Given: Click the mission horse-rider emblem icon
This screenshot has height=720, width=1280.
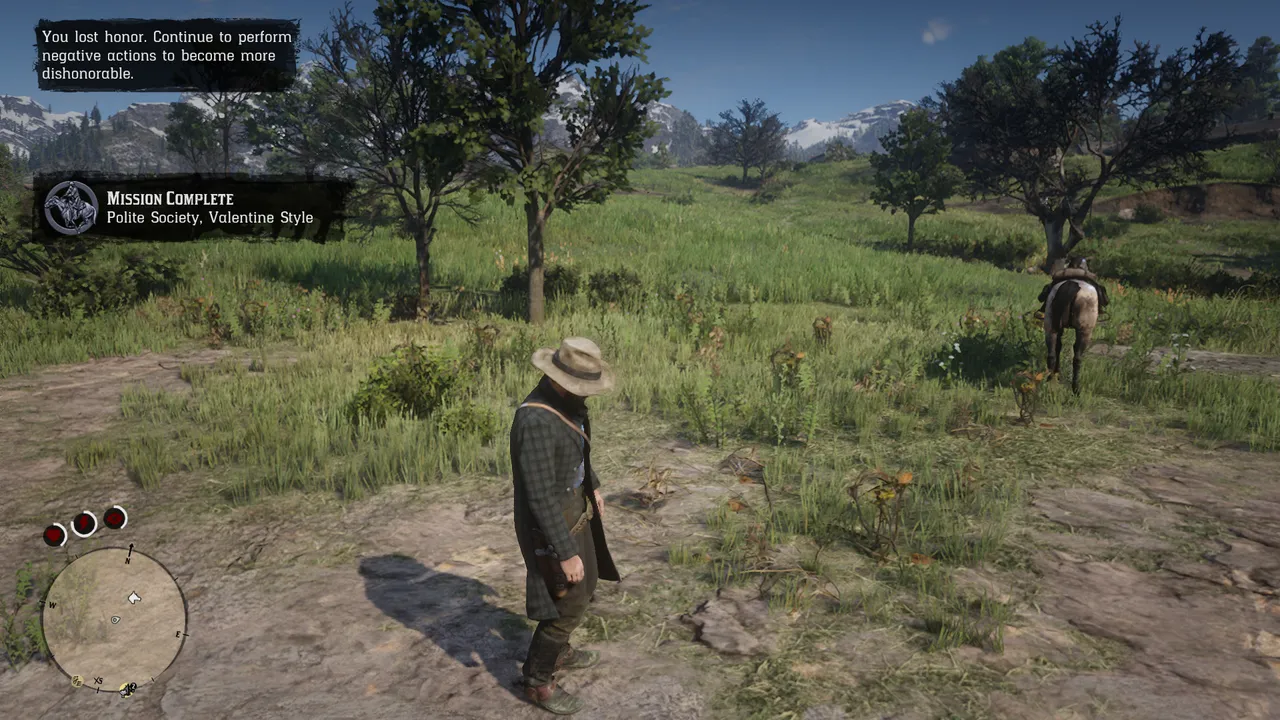Looking at the screenshot, I should (x=71, y=208).
